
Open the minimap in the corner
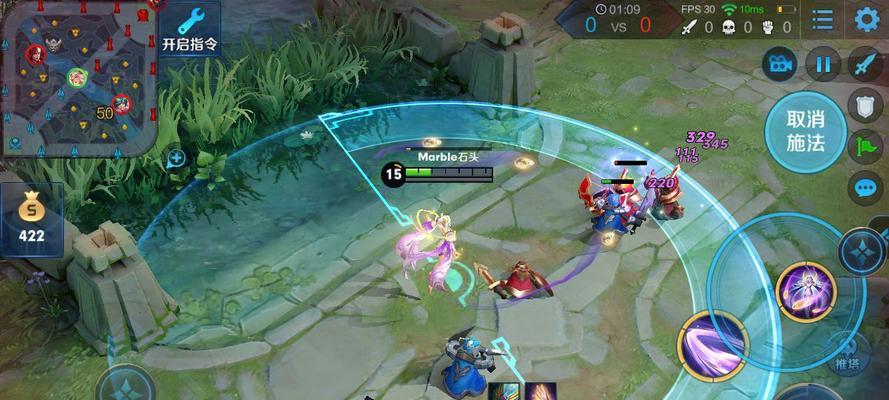pyautogui.click(x=78, y=75)
